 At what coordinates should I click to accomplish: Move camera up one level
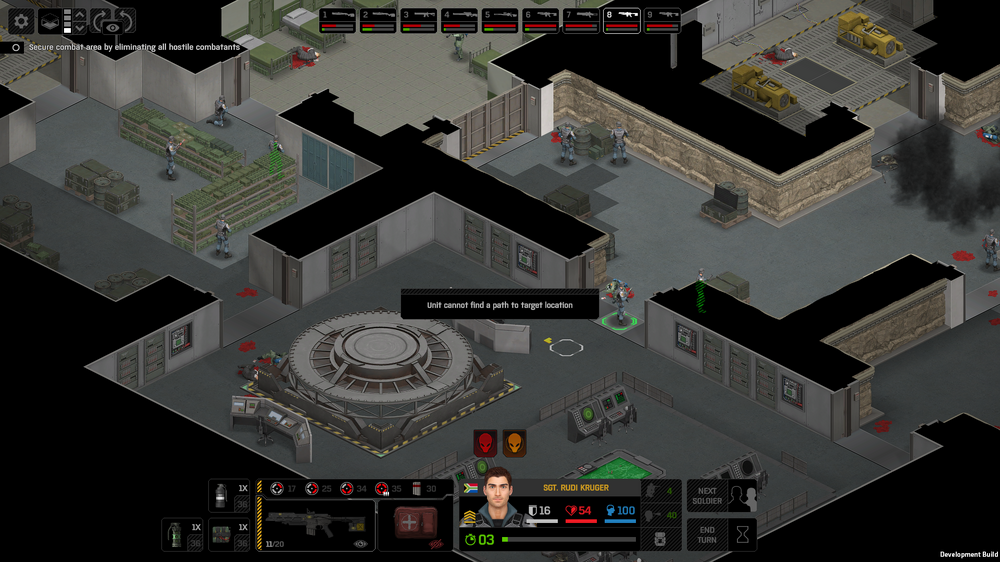click(x=80, y=14)
